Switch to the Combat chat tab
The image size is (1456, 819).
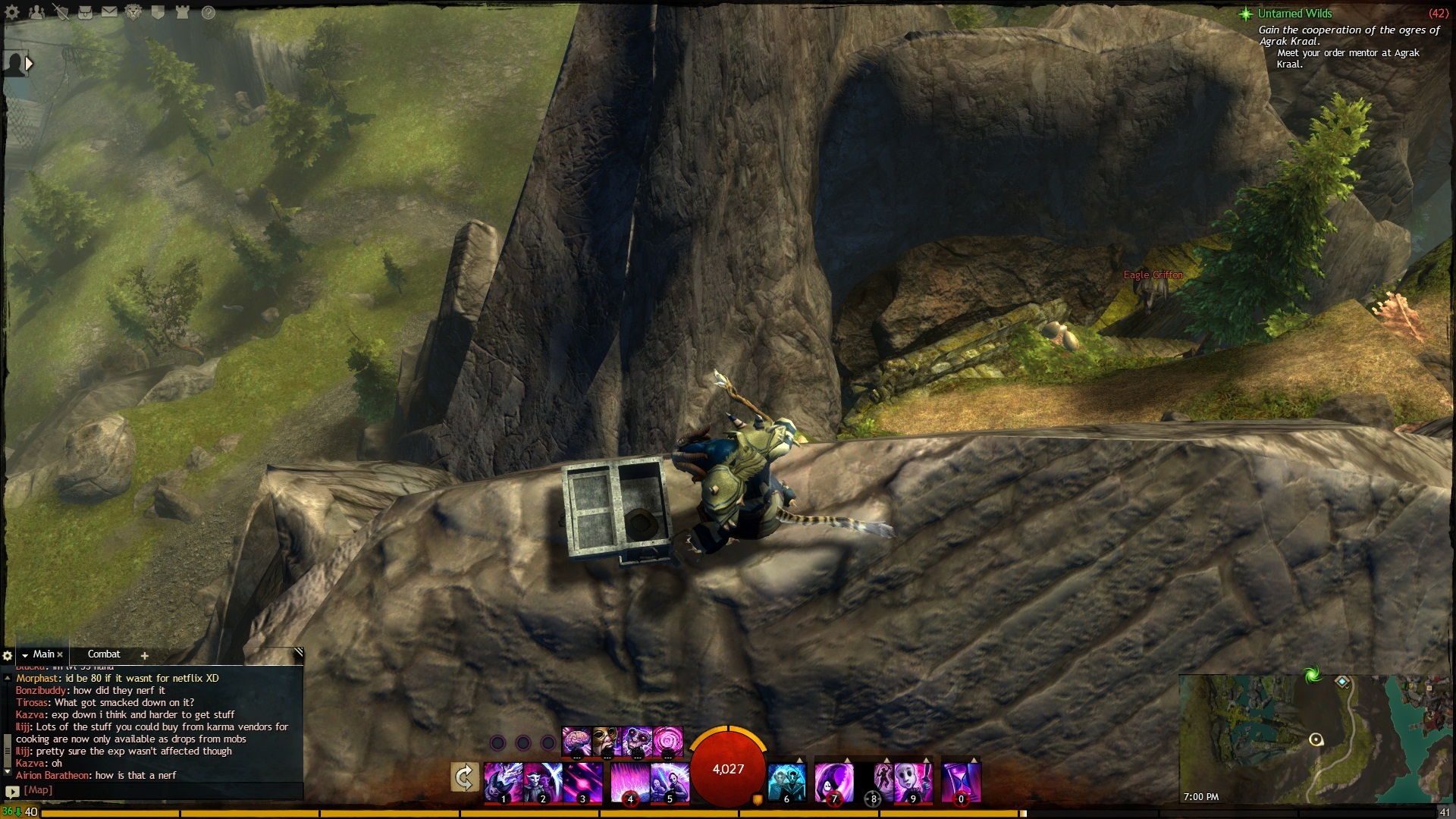click(104, 654)
